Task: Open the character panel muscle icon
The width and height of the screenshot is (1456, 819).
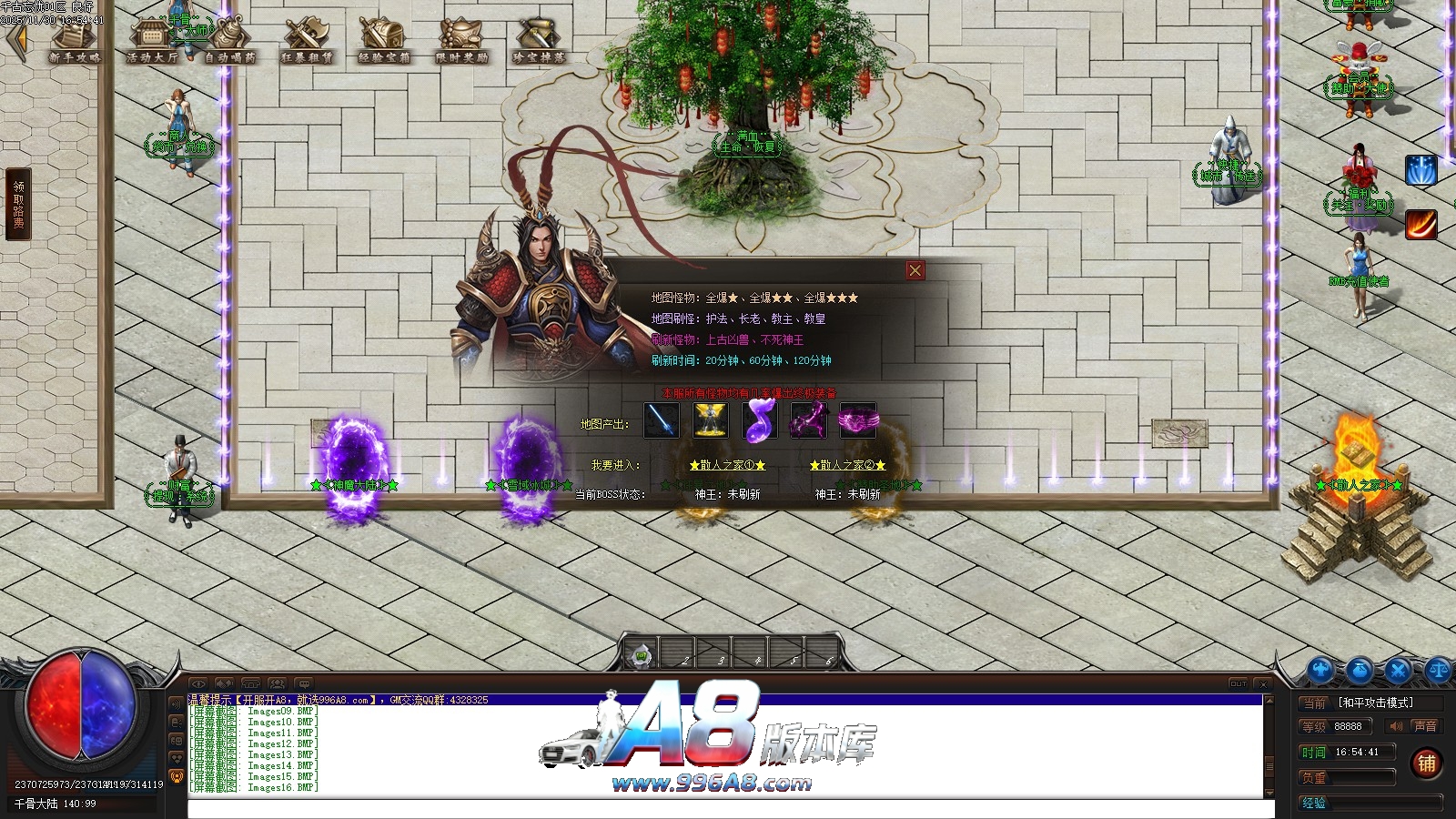Action: (1320, 671)
